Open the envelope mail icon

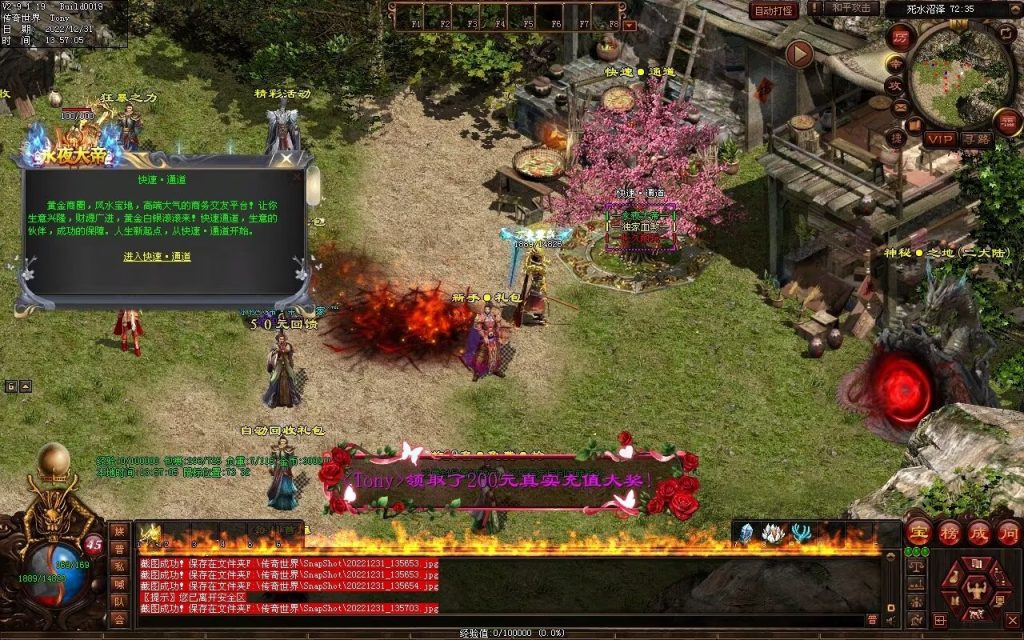pyautogui.click(x=900, y=107)
